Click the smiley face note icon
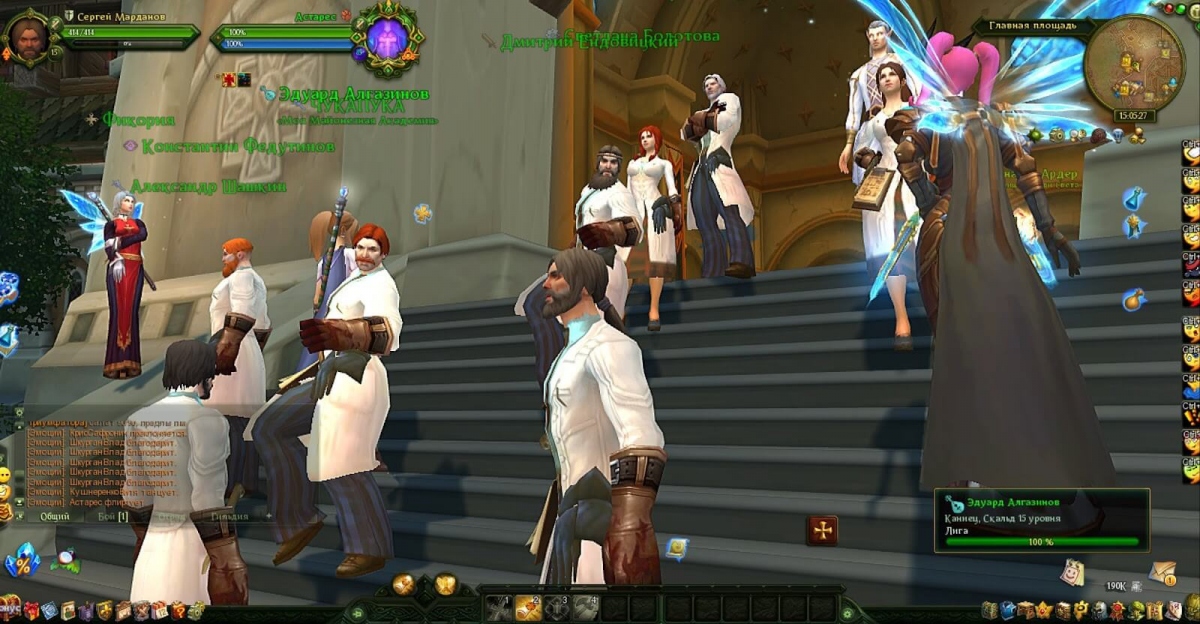 [1073, 571]
